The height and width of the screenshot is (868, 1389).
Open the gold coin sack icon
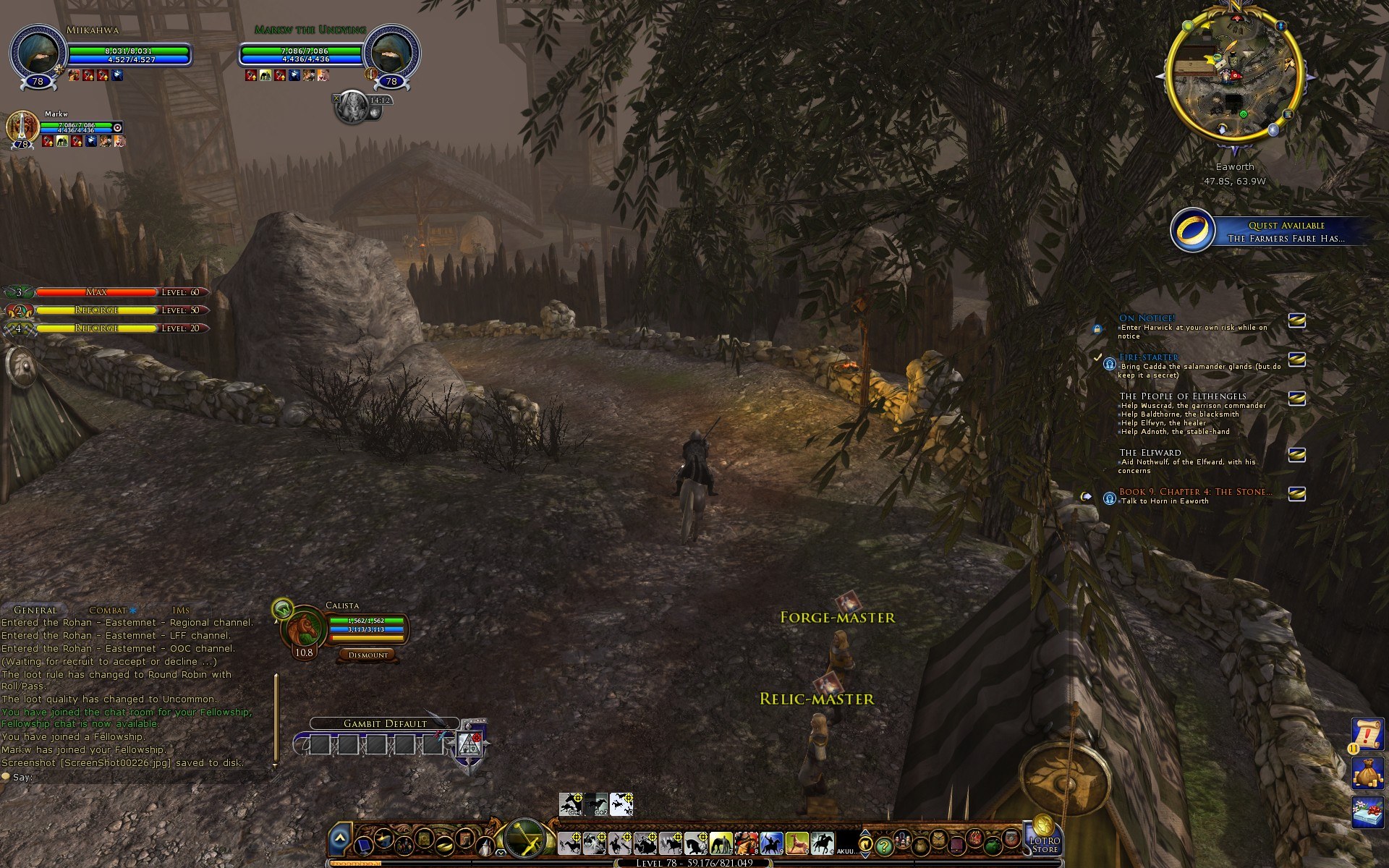pyautogui.click(x=1367, y=772)
